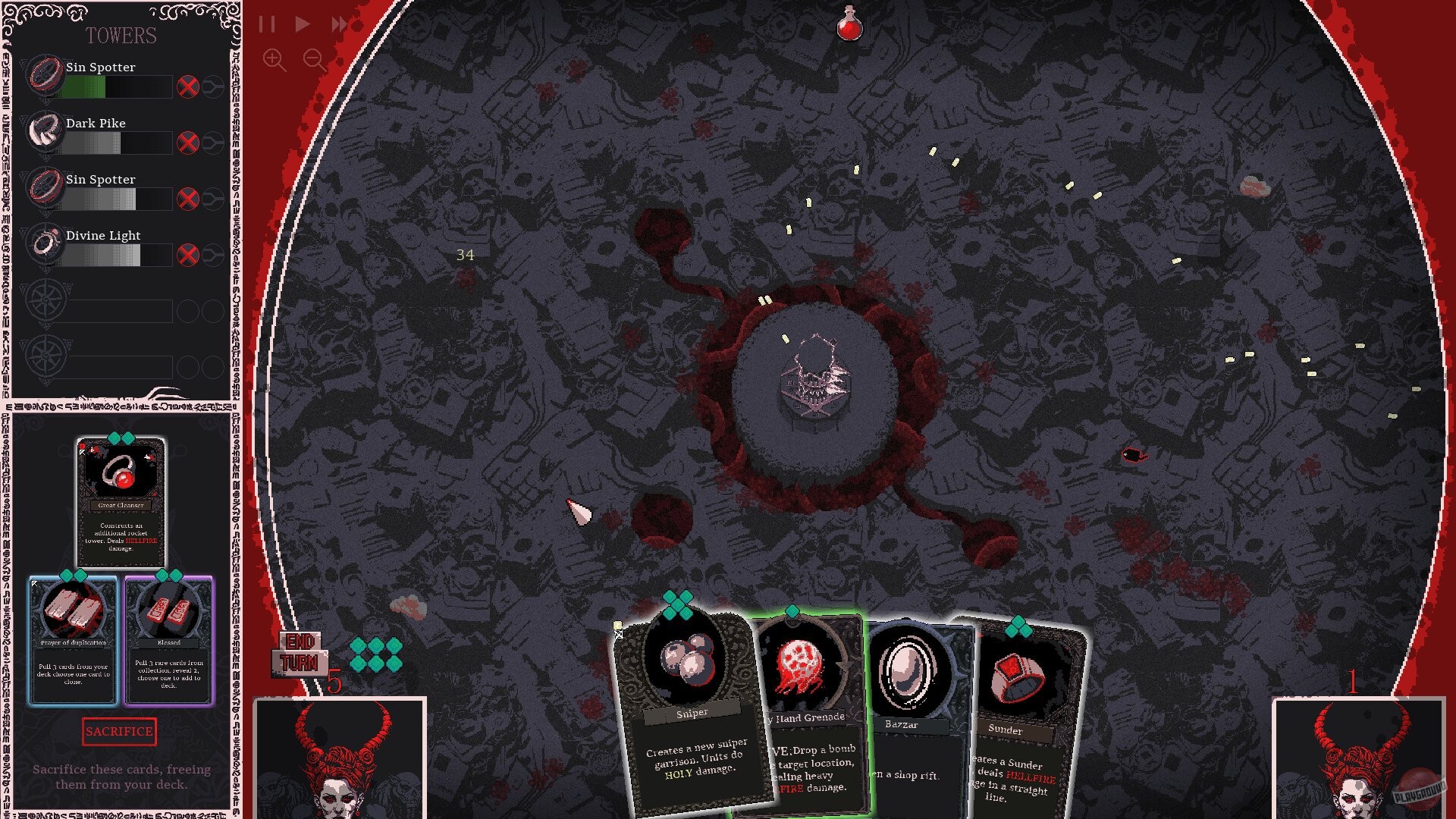Resume play with the play arrow icon
Viewport: 1456px width, 819px height.
(303, 24)
